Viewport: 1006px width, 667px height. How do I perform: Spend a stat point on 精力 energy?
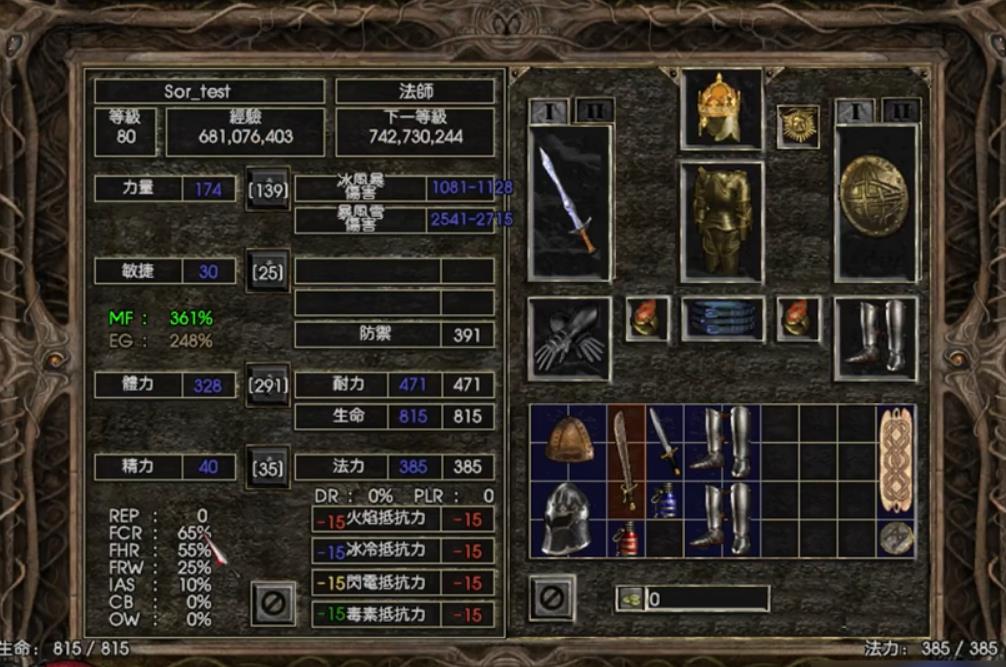pyautogui.click(x=267, y=466)
